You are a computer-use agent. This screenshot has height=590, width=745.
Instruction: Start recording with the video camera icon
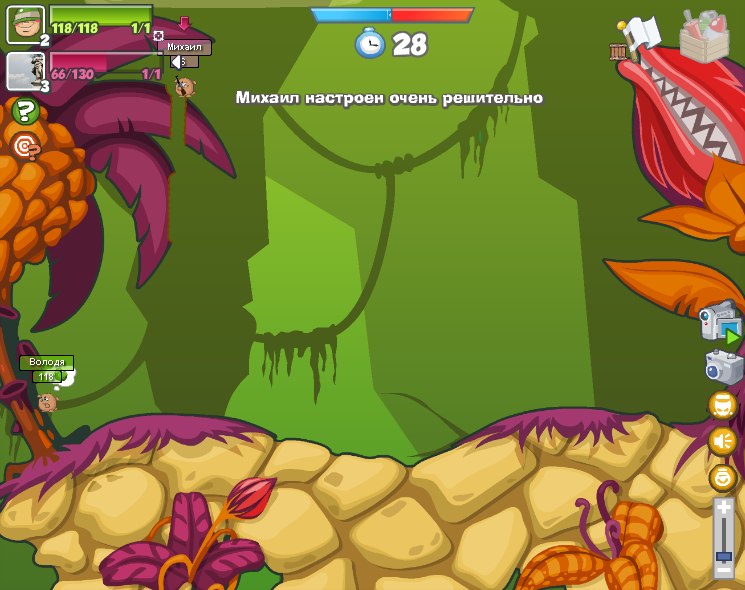coord(720,323)
